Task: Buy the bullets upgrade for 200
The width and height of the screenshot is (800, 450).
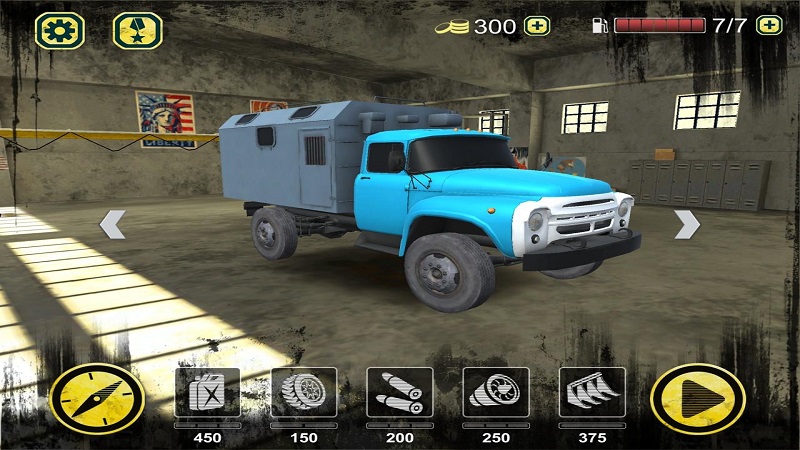Action: tap(400, 393)
